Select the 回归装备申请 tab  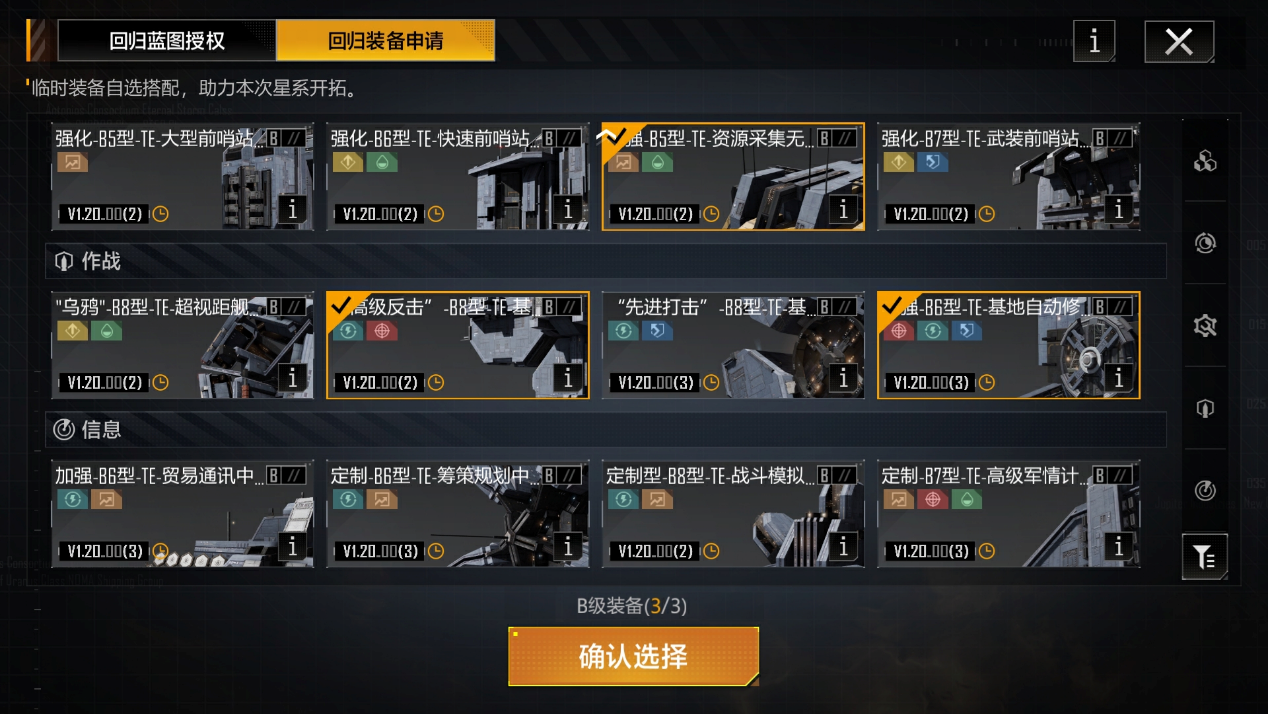385,41
